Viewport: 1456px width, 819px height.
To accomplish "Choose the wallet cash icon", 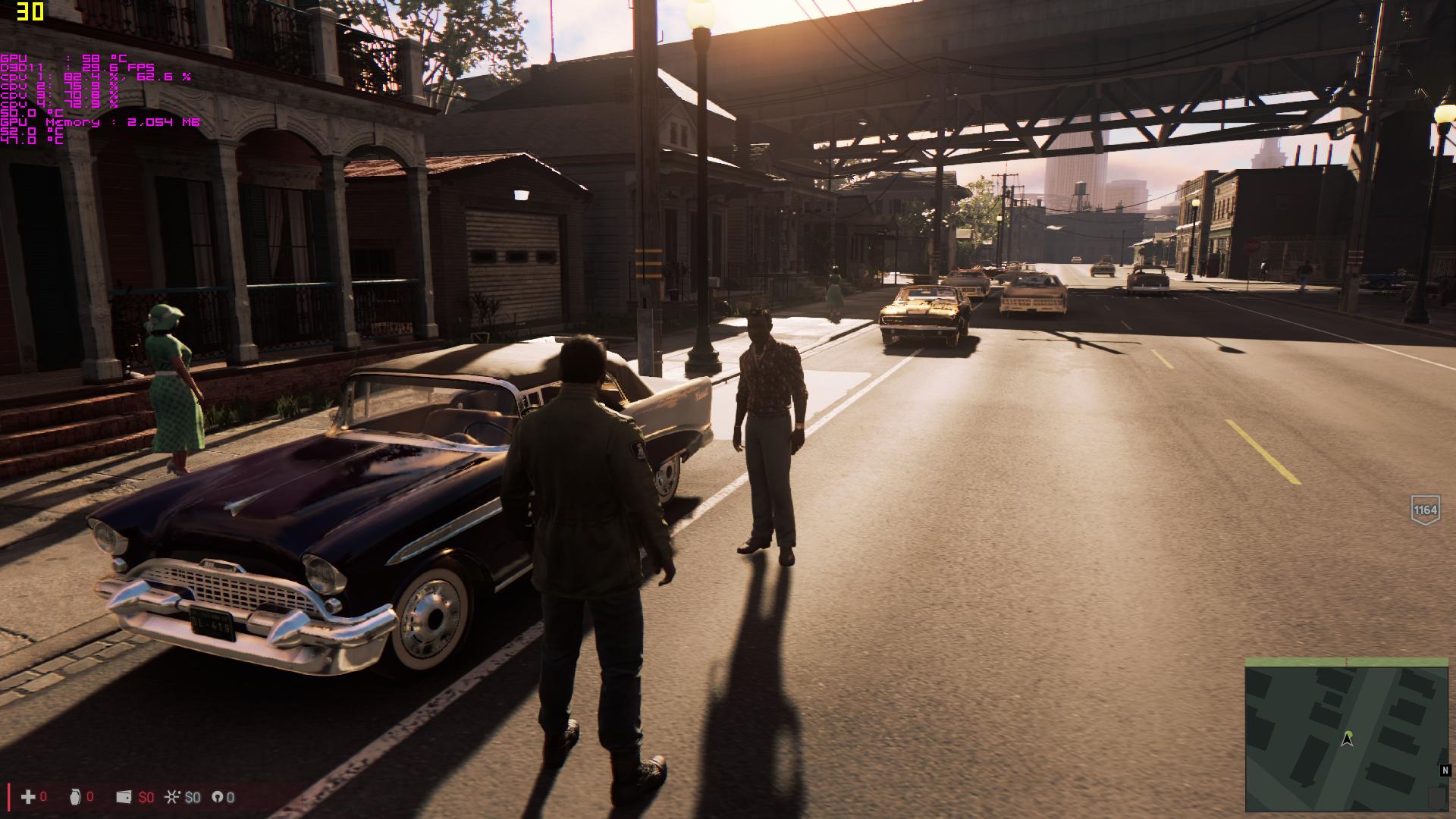I will tap(124, 797).
